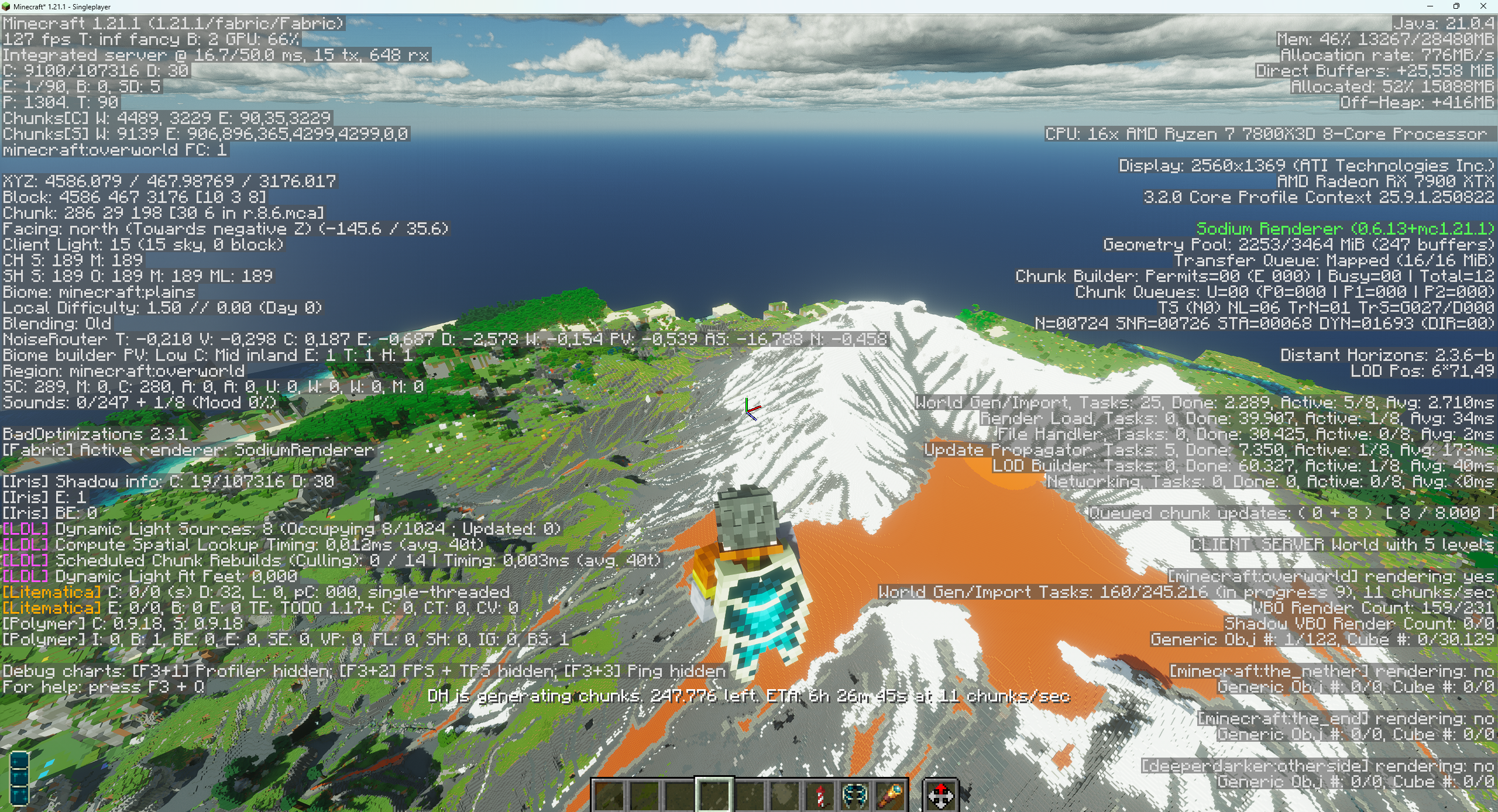The image size is (1498, 812).
Task: Select the firework rocket hotbar slot
Action: pos(820,796)
